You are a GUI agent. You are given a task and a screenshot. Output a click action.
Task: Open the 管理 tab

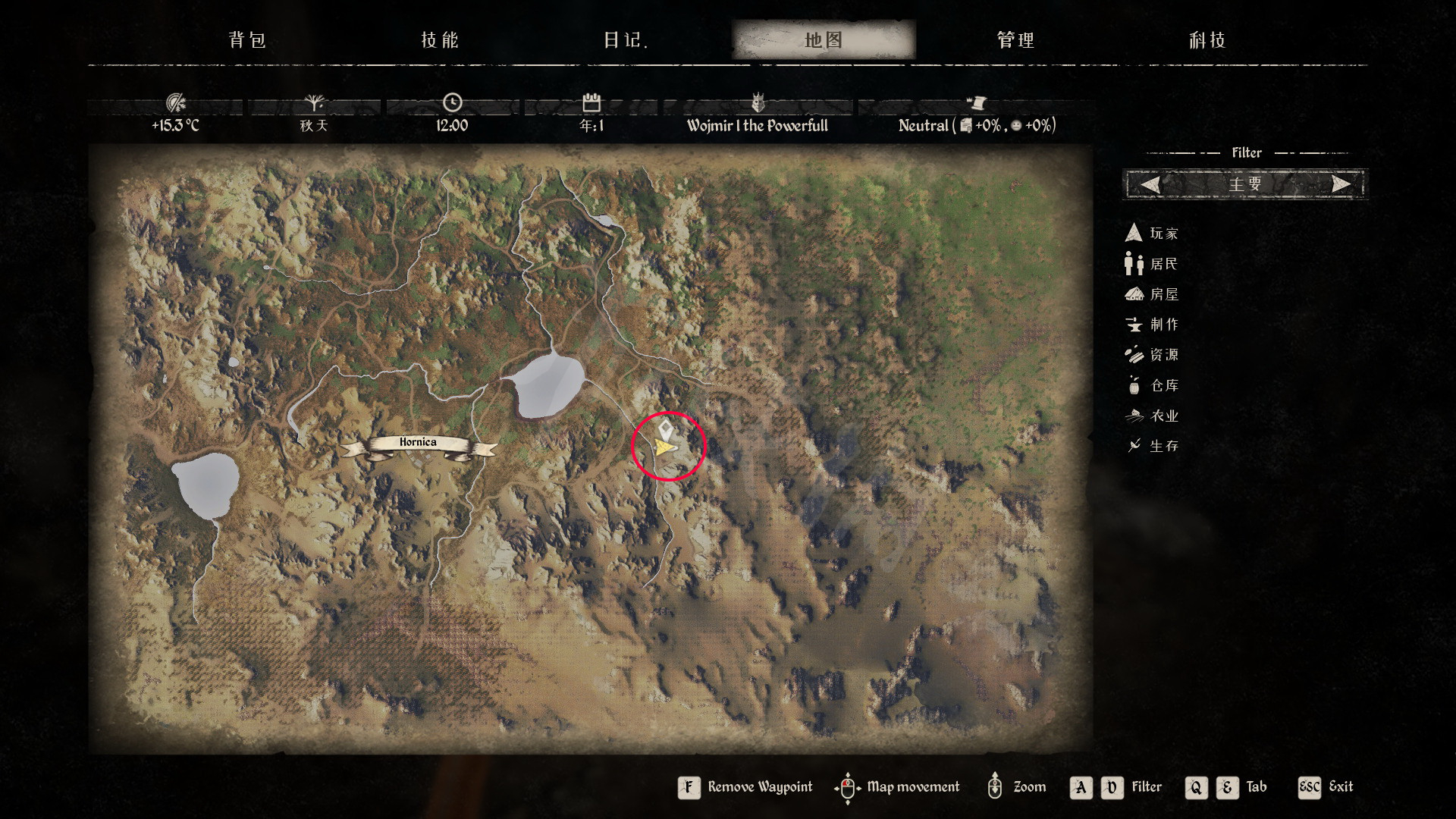tap(1015, 40)
